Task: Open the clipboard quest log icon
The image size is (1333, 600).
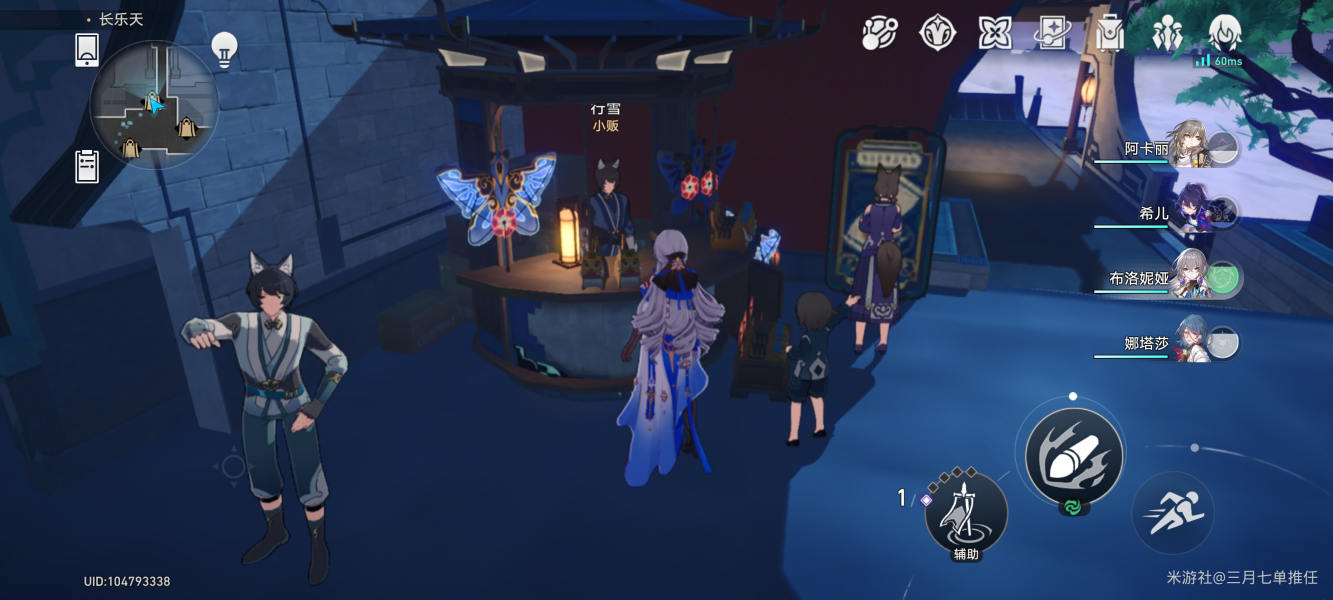Action: 87,166
